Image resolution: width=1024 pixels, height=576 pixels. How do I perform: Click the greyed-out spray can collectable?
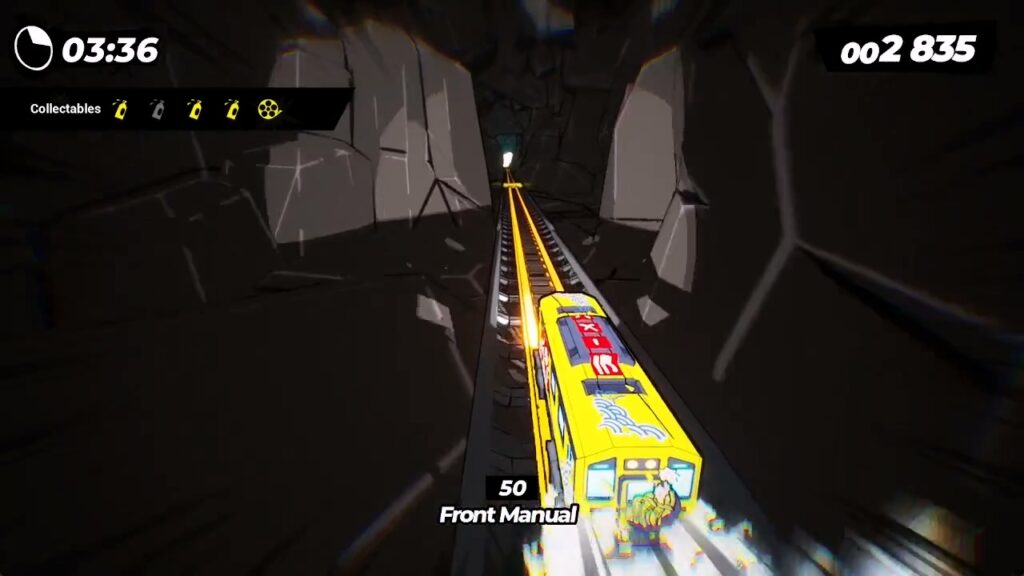pyautogui.click(x=158, y=109)
